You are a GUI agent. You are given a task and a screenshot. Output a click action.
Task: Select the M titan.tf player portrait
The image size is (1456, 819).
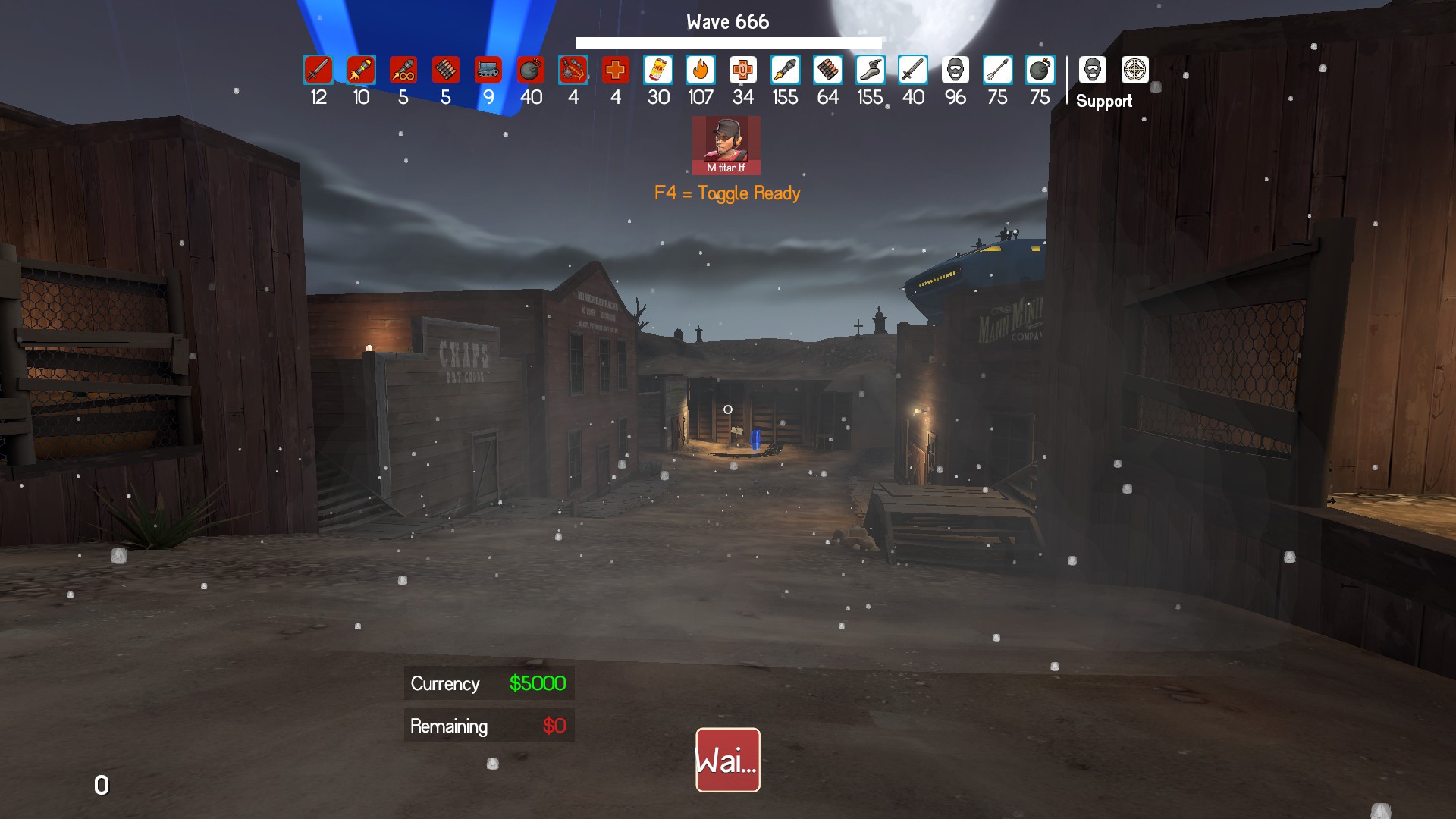click(726, 145)
